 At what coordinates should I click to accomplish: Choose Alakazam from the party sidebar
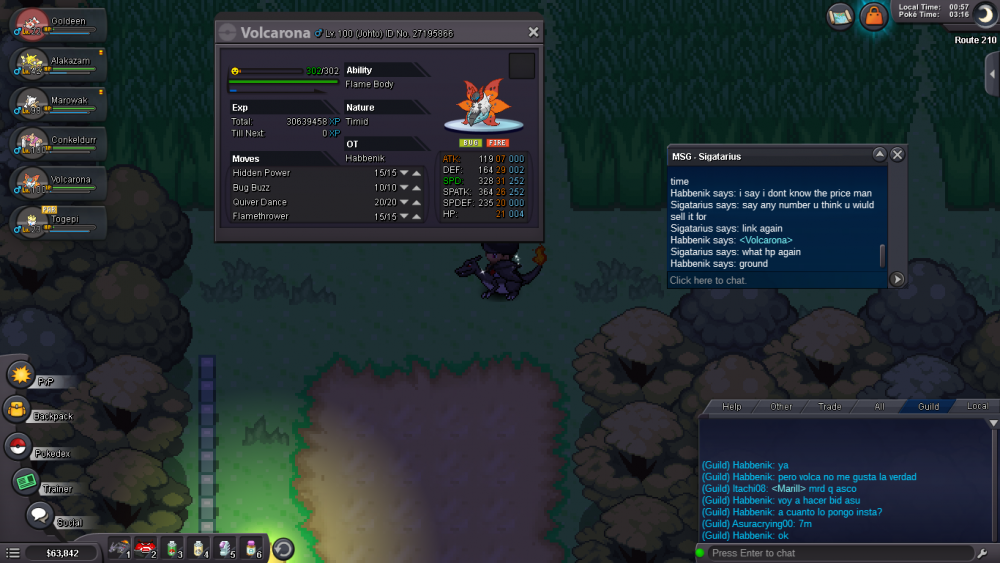pyautogui.click(x=57, y=63)
